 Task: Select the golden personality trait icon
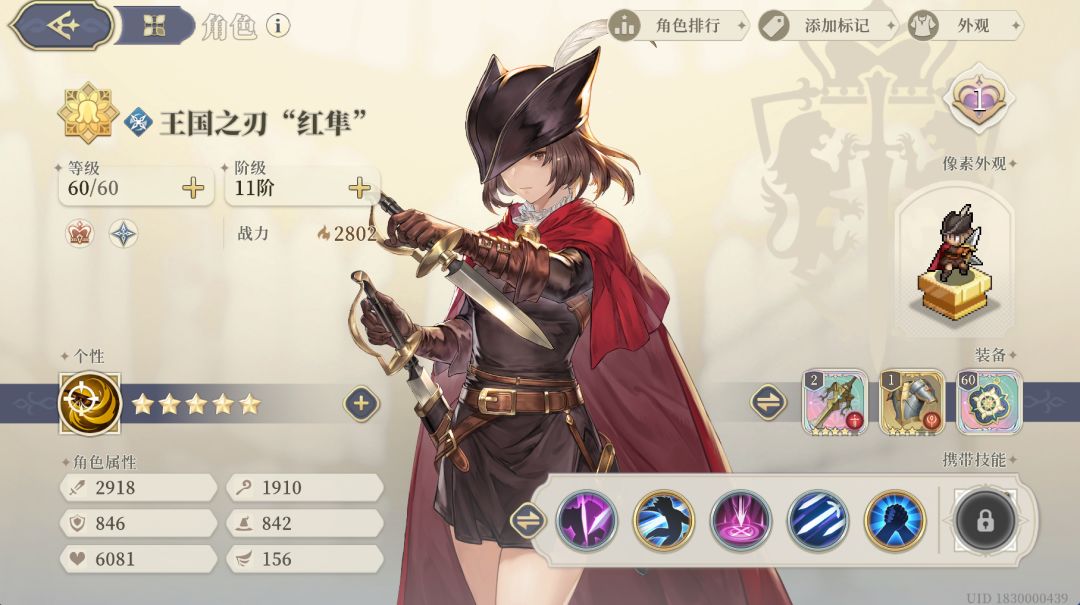[90, 404]
